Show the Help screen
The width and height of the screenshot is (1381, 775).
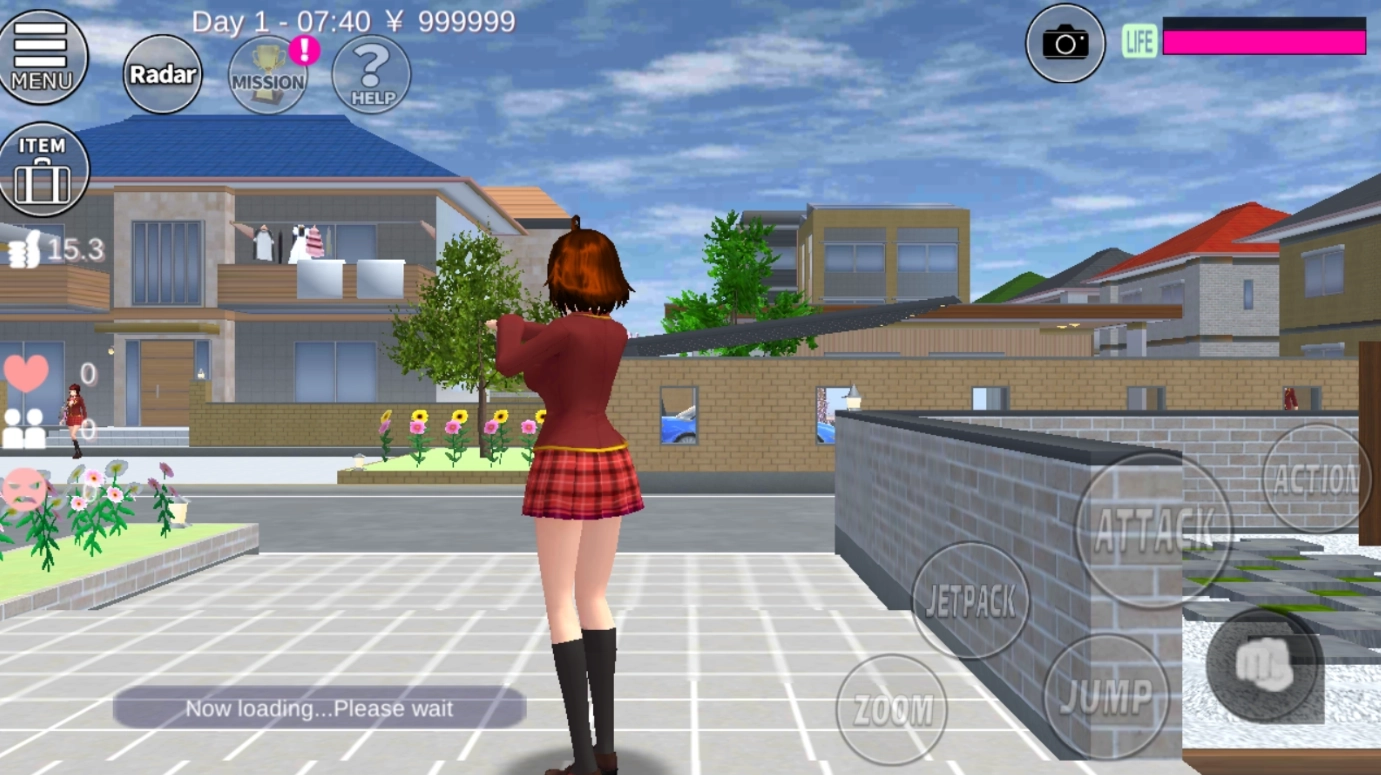tap(371, 75)
